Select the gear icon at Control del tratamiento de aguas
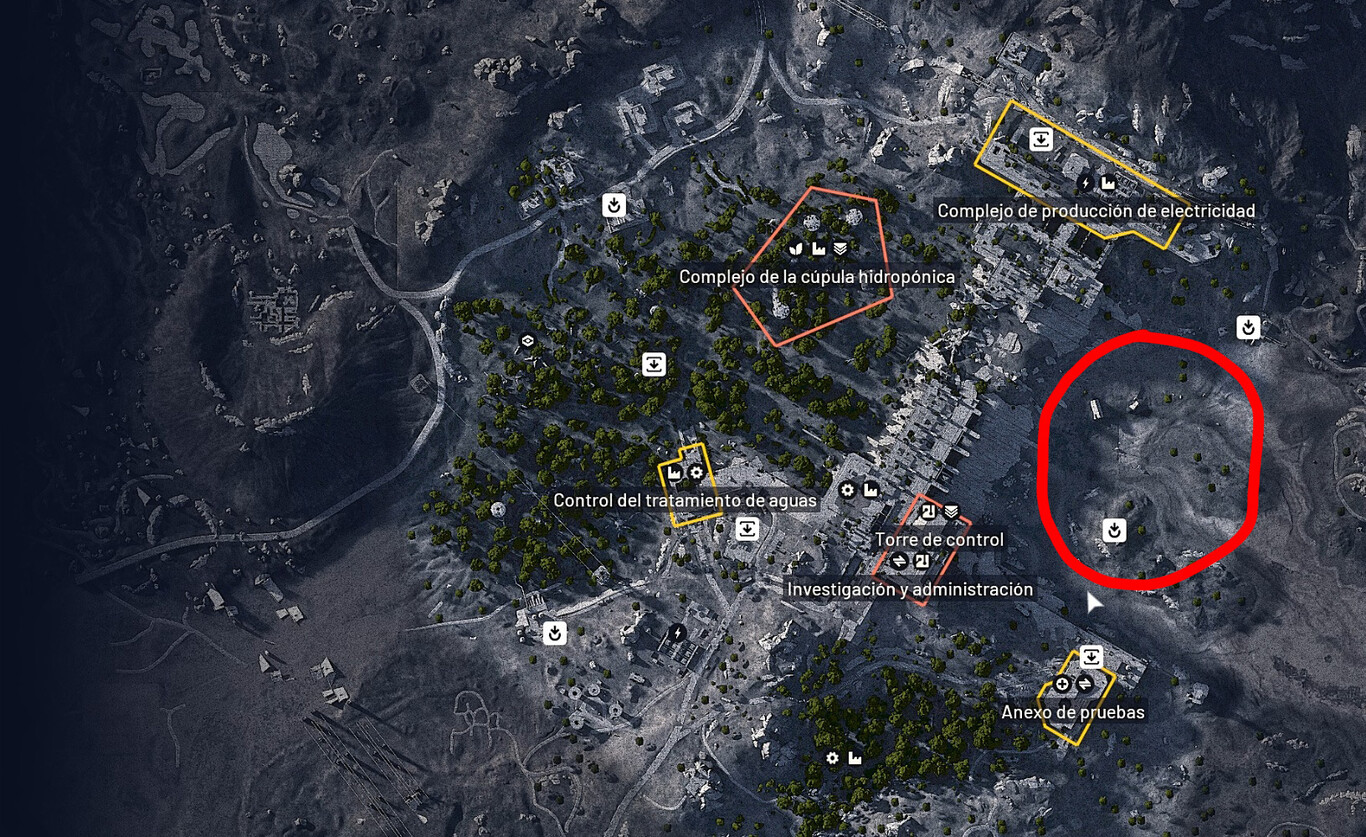This screenshot has width=1366, height=837. click(x=696, y=472)
